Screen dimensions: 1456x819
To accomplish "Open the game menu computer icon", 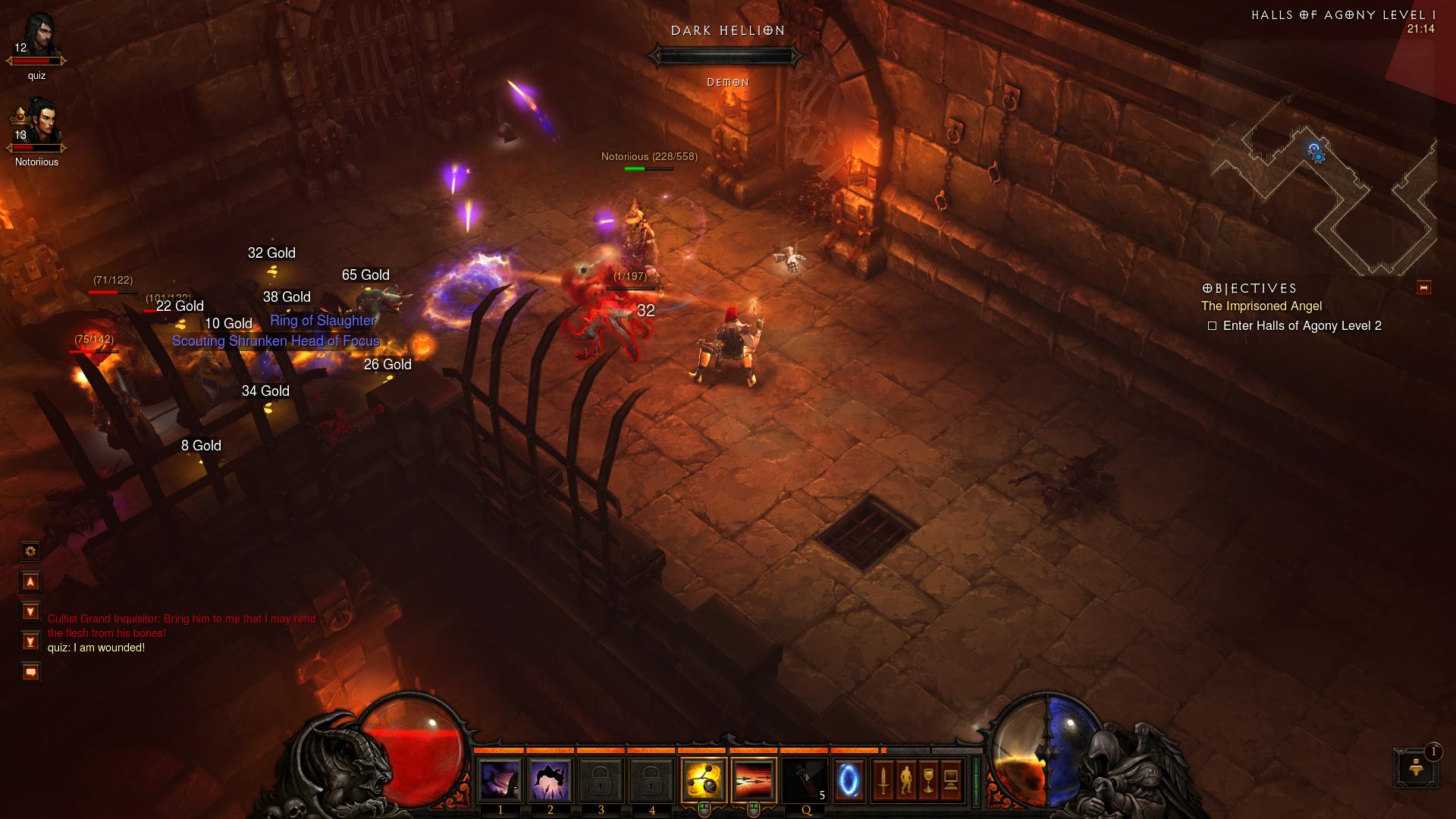I will [x=951, y=780].
